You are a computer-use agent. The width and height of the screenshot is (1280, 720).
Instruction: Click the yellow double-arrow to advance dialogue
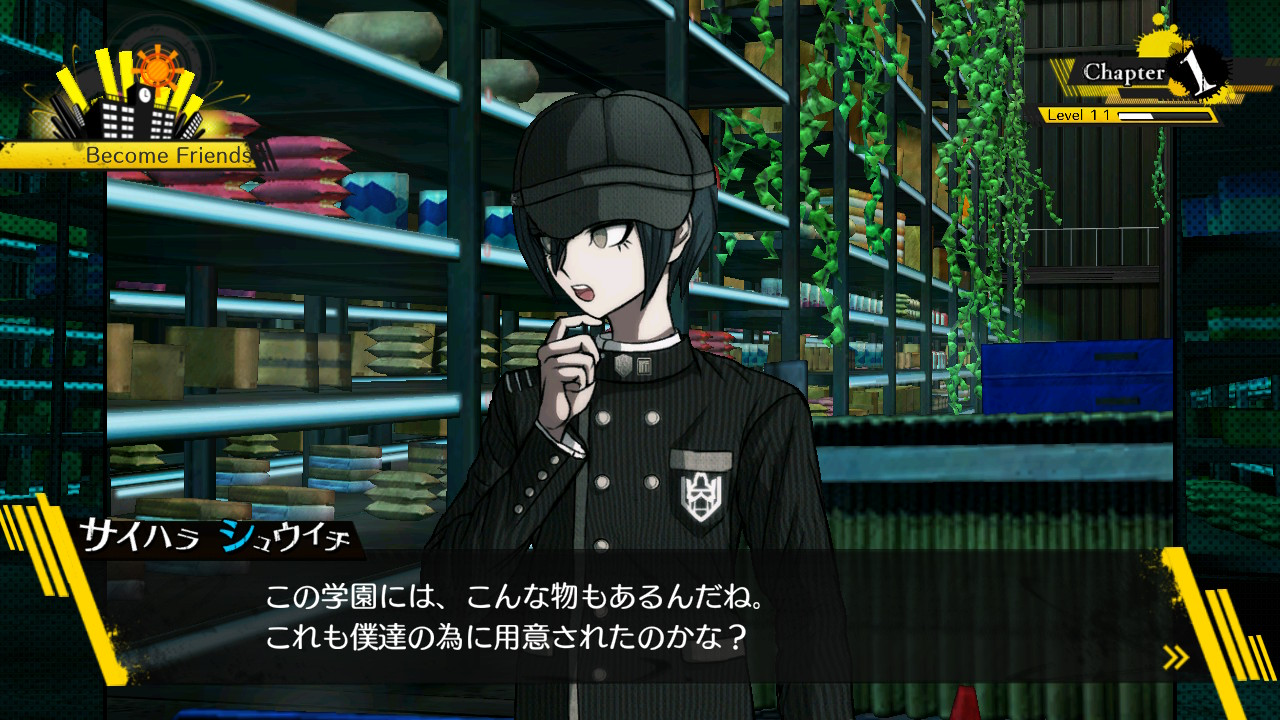1176,657
